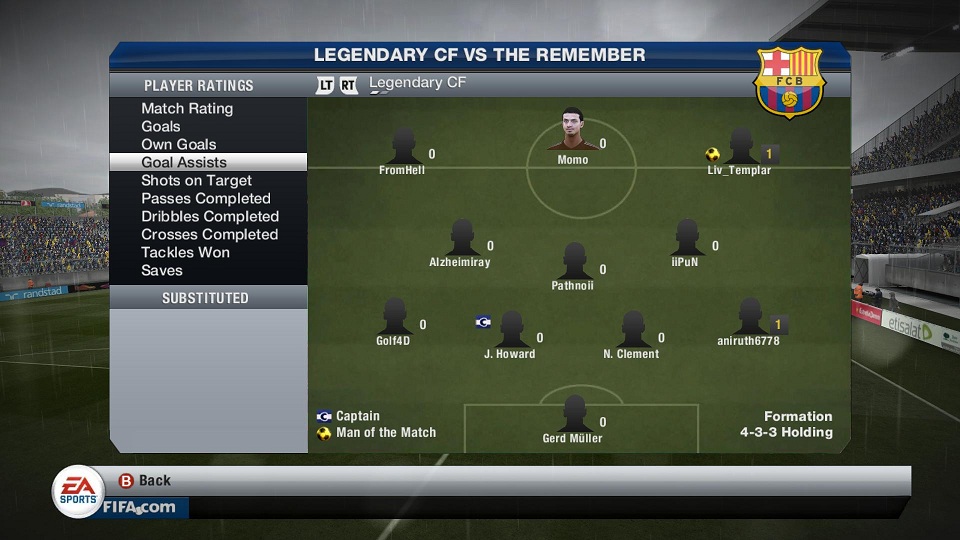Select the highlighted Goal Assists entry
Screen dimensions: 960x540
point(184,162)
